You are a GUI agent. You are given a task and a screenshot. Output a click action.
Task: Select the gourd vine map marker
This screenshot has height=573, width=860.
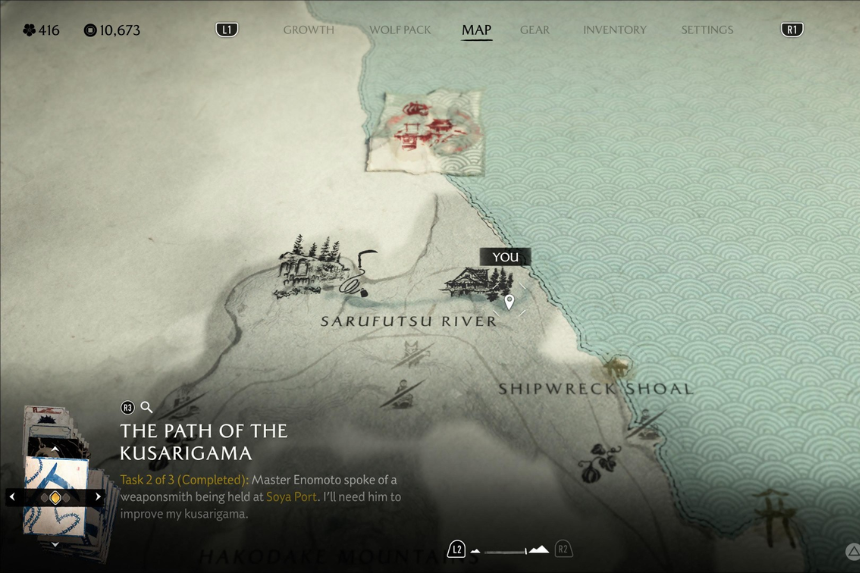pyautogui.click(x=601, y=459)
